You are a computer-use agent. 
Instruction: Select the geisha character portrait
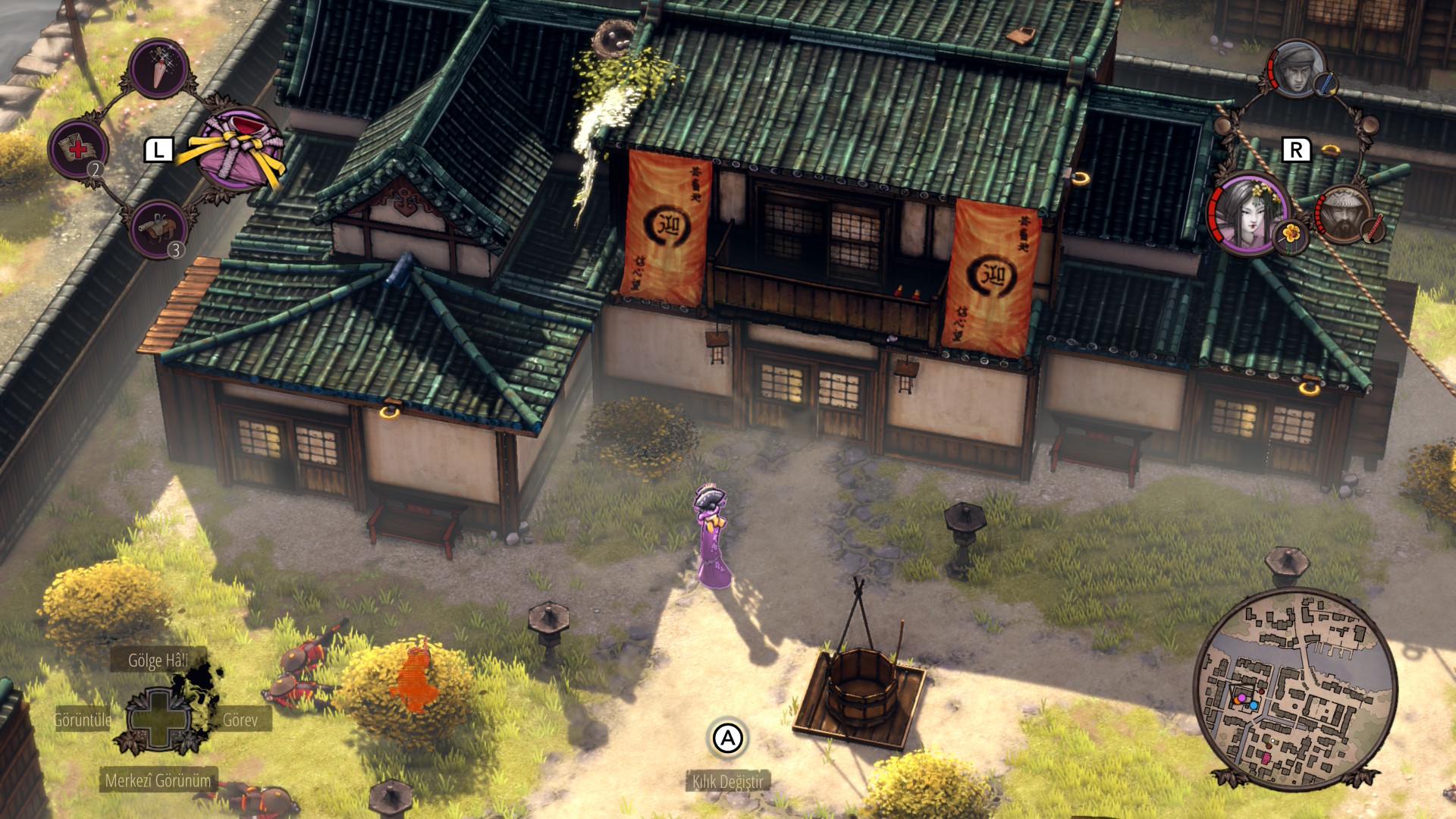pyautogui.click(x=1247, y=213)
